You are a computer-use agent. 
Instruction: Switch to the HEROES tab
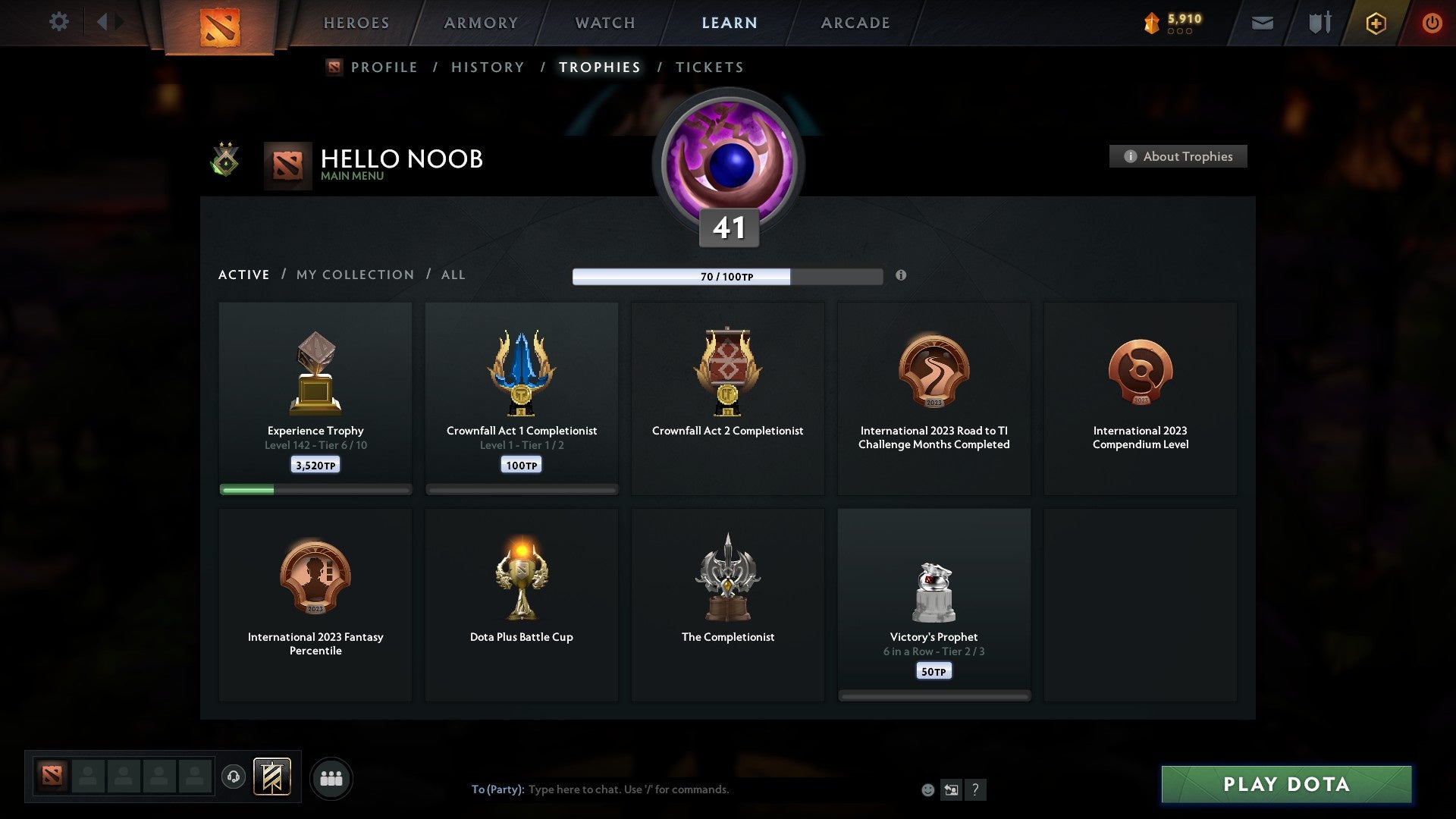point(356,23)
